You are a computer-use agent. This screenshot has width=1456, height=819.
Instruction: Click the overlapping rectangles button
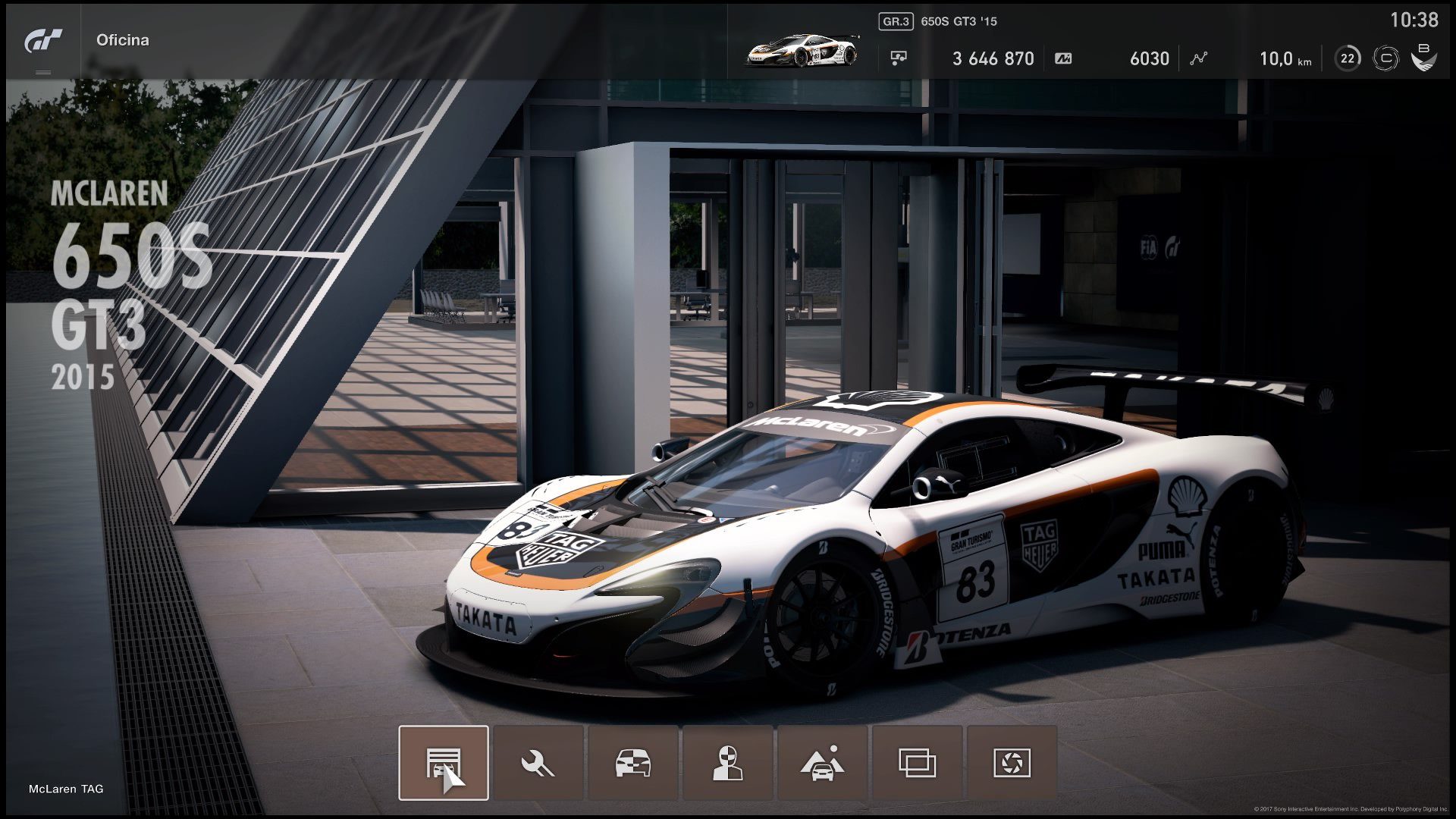pyautogui.click(x=917, y=763)
